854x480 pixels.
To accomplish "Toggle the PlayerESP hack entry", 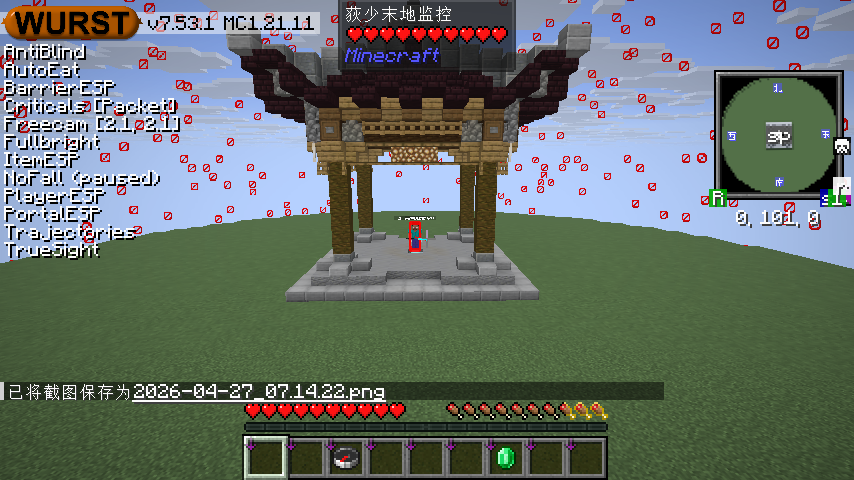I will 54,196.
